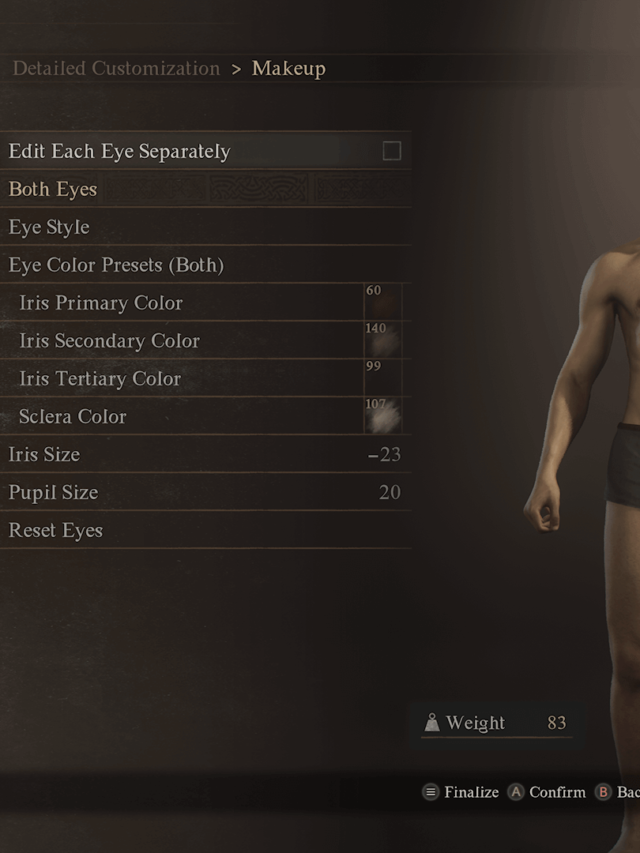Choose the Iris Primary Color swatch
This screenshot has width=640, height=853.
(x=382, y=303)
